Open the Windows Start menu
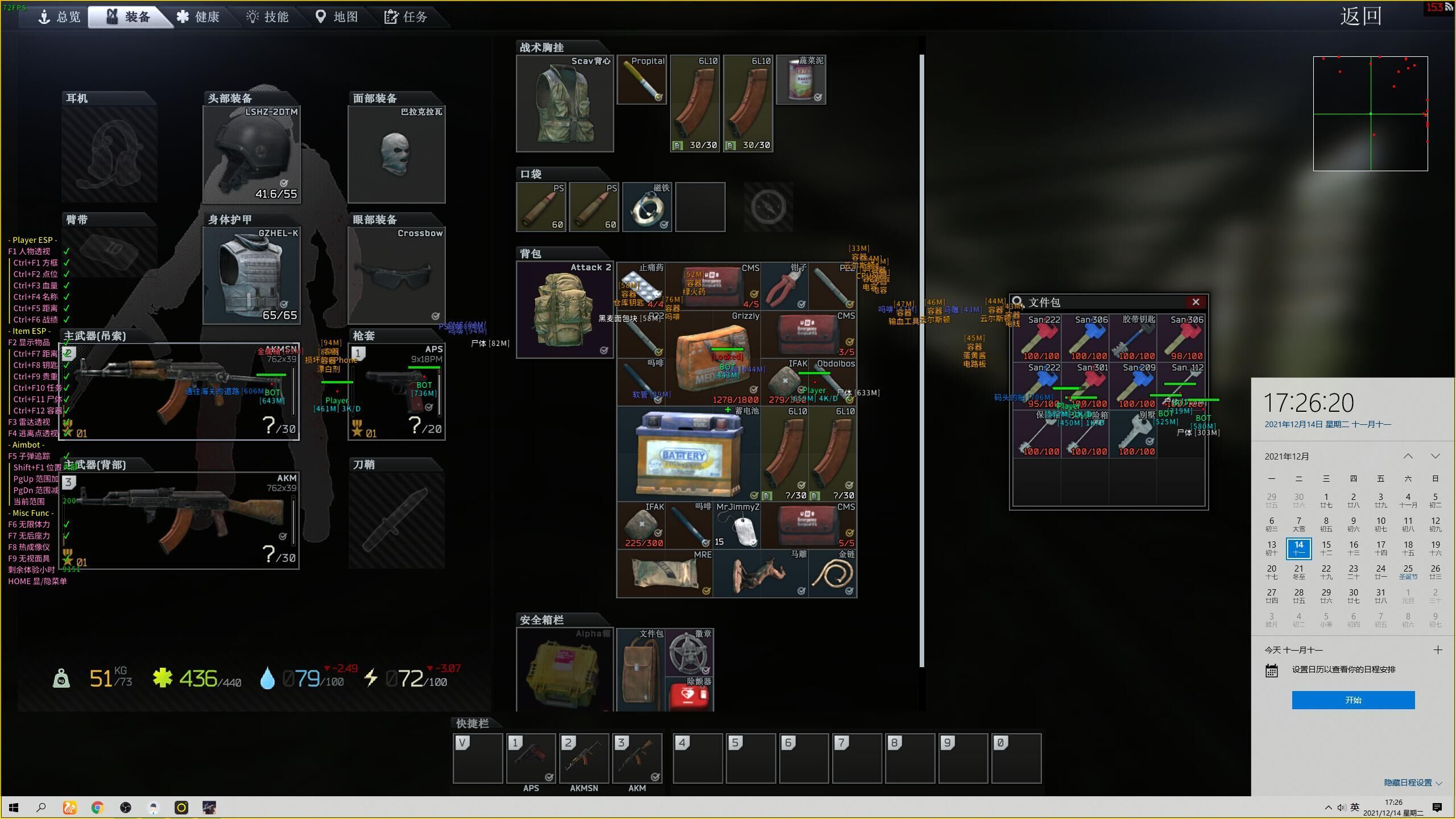1456x819 pixels. tap(14, 808)
